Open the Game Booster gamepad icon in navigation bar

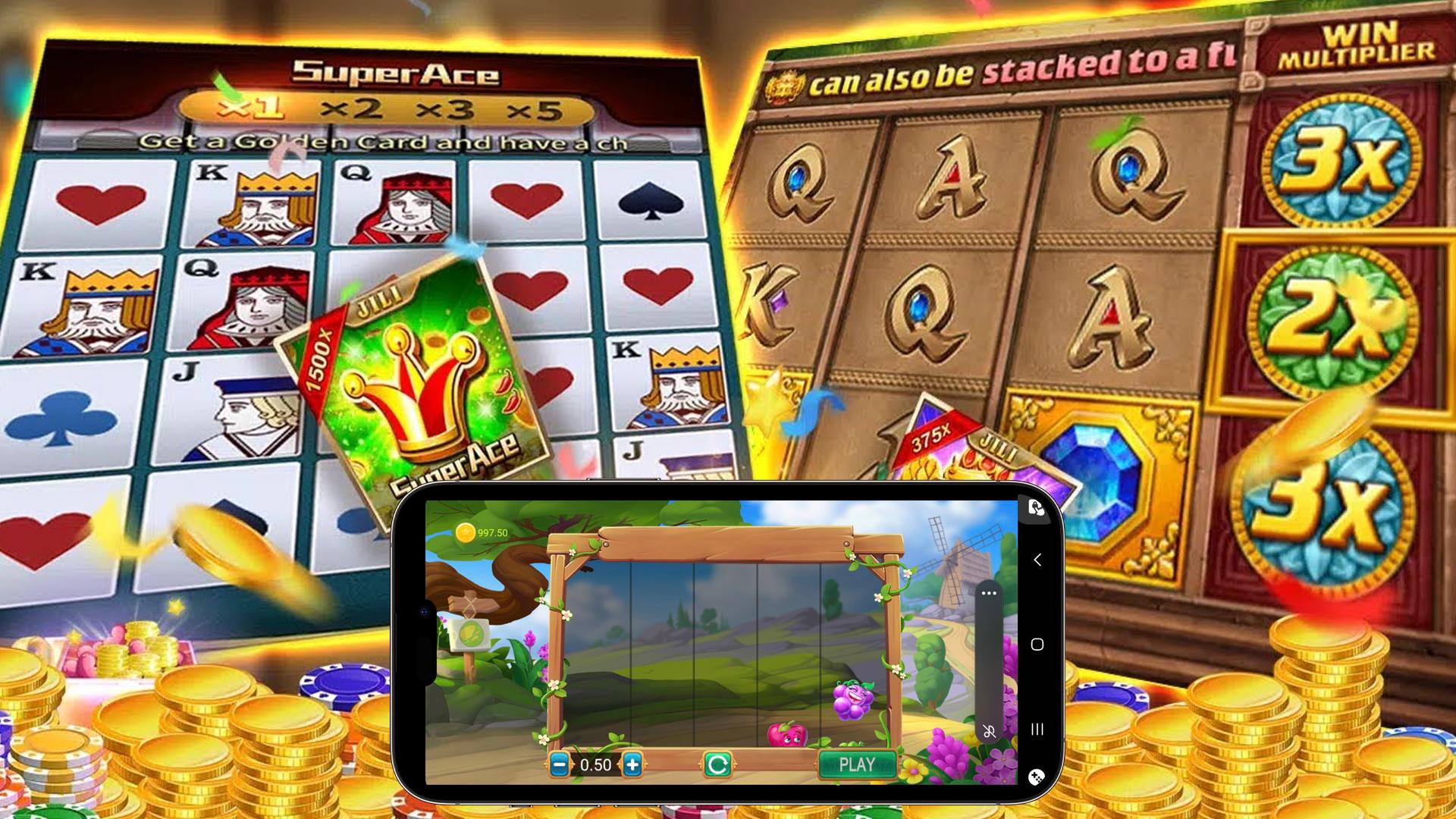pyautogui.click(x=1037, y=777)
